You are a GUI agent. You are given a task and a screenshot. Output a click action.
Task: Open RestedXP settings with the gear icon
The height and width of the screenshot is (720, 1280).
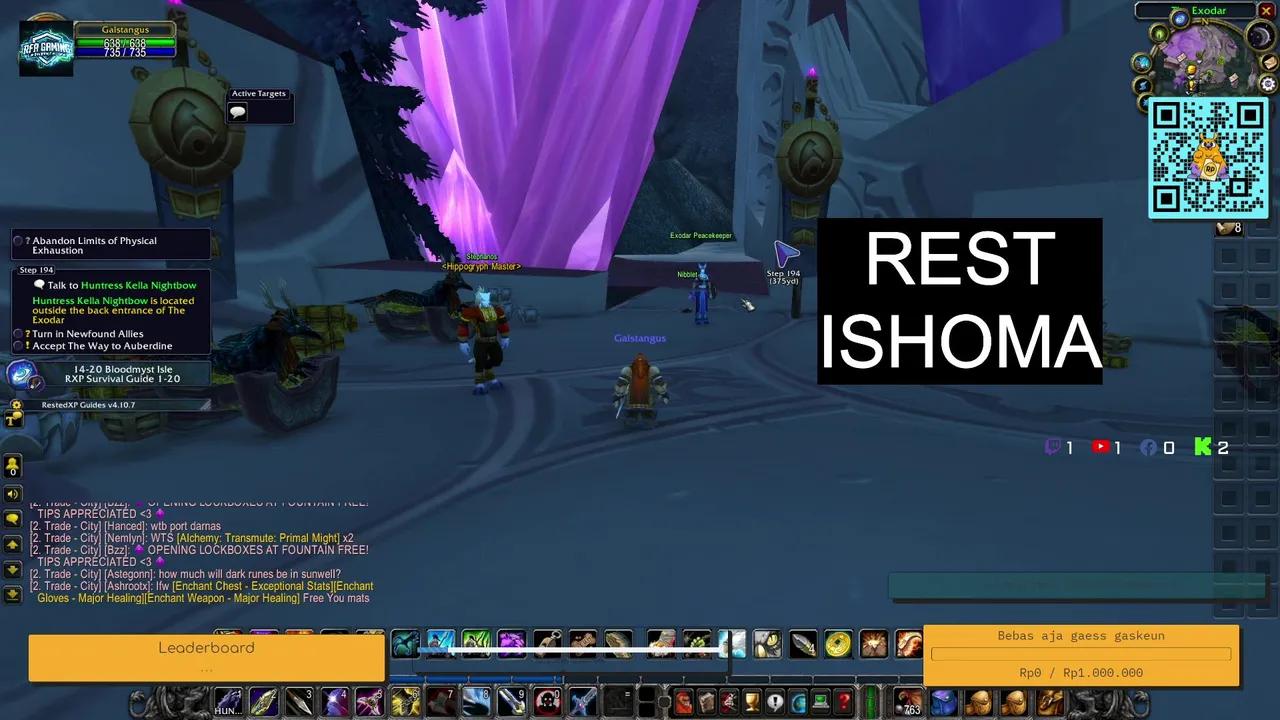(x=16, y=404)
